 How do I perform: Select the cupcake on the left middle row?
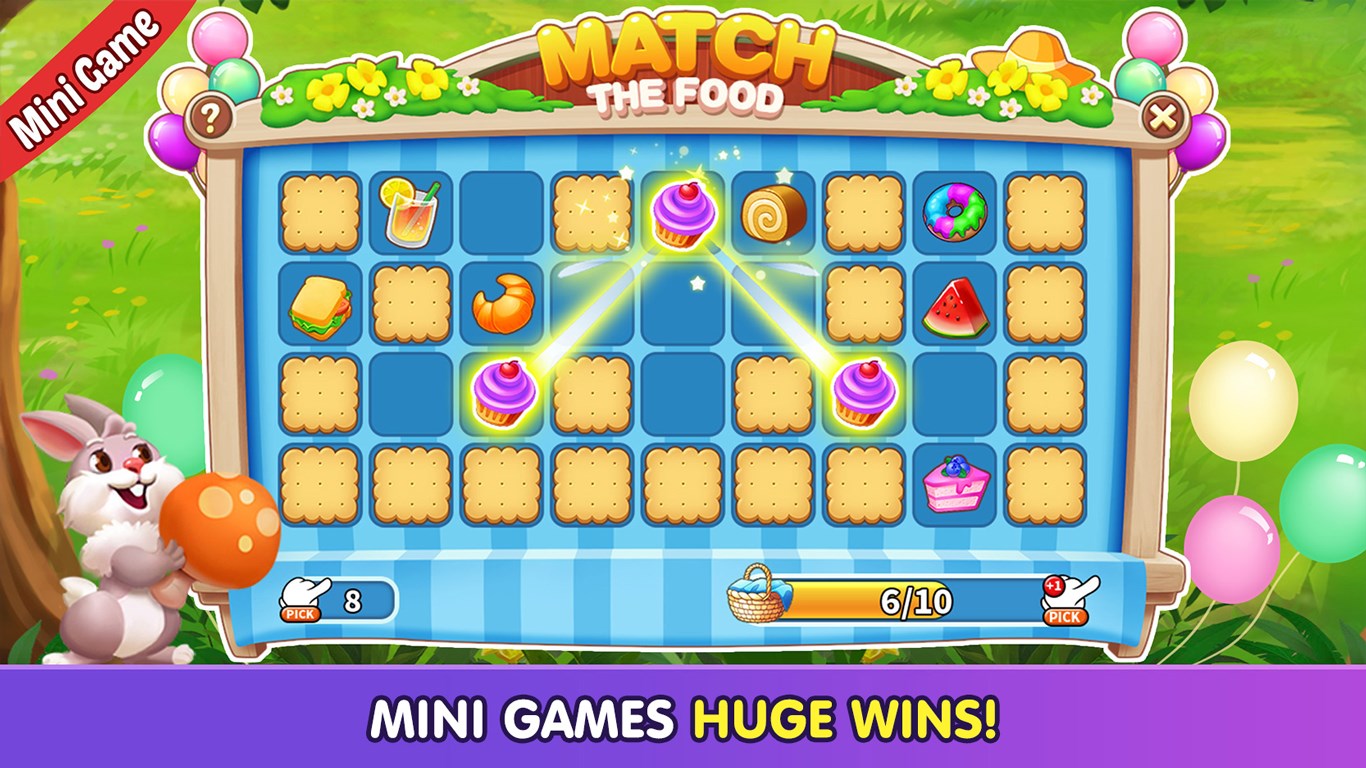point(505,392)
